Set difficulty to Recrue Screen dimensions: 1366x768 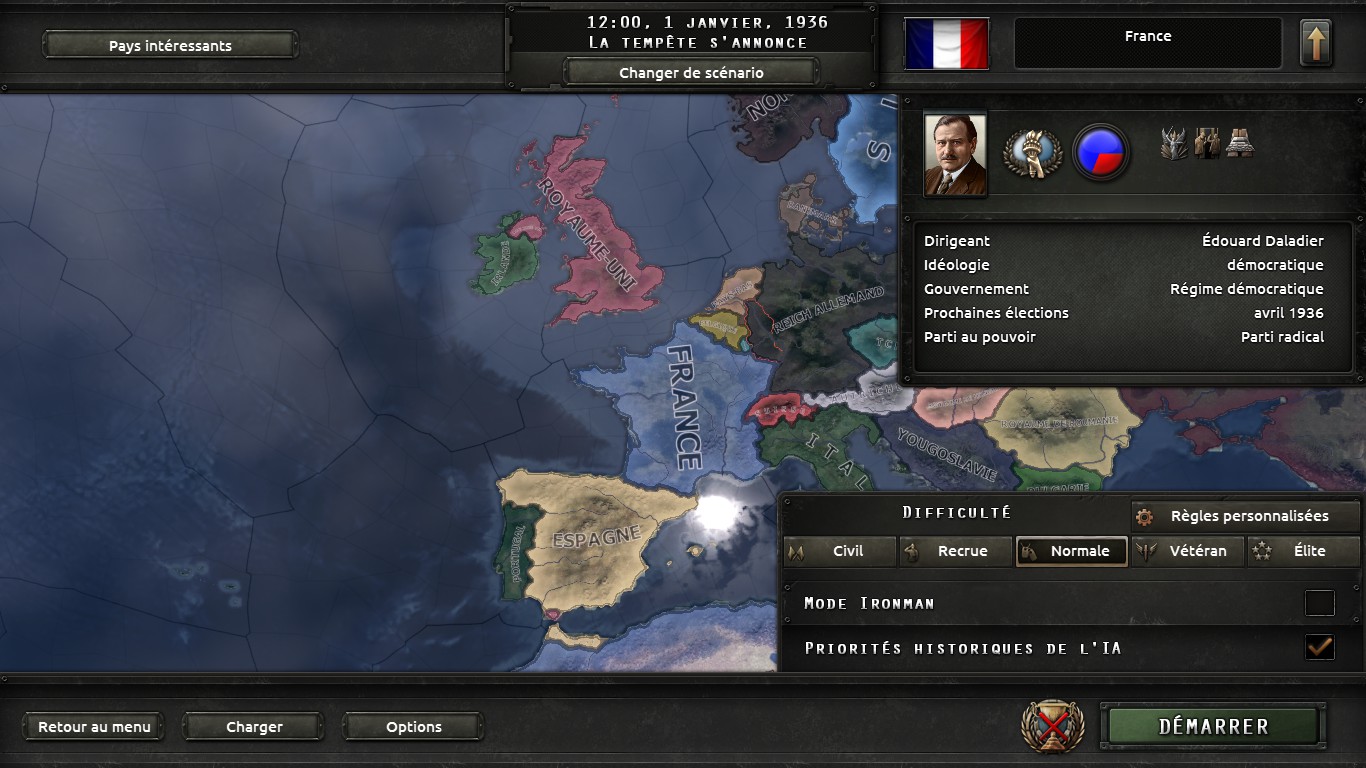956,551
